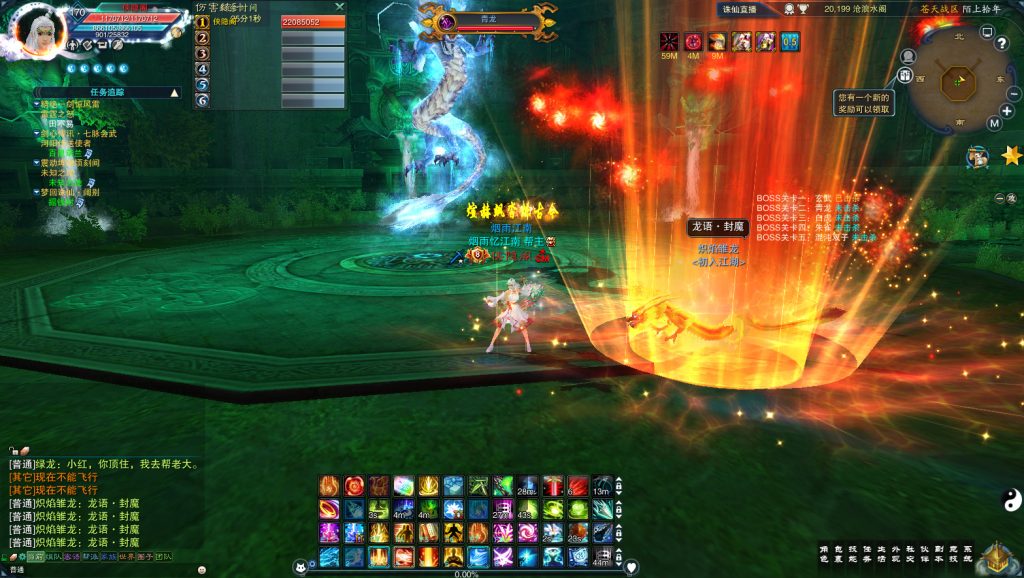Click the minimap's zoom-in plus button
Viewport: 1024px width, 578px height.
pos(1007,111)
